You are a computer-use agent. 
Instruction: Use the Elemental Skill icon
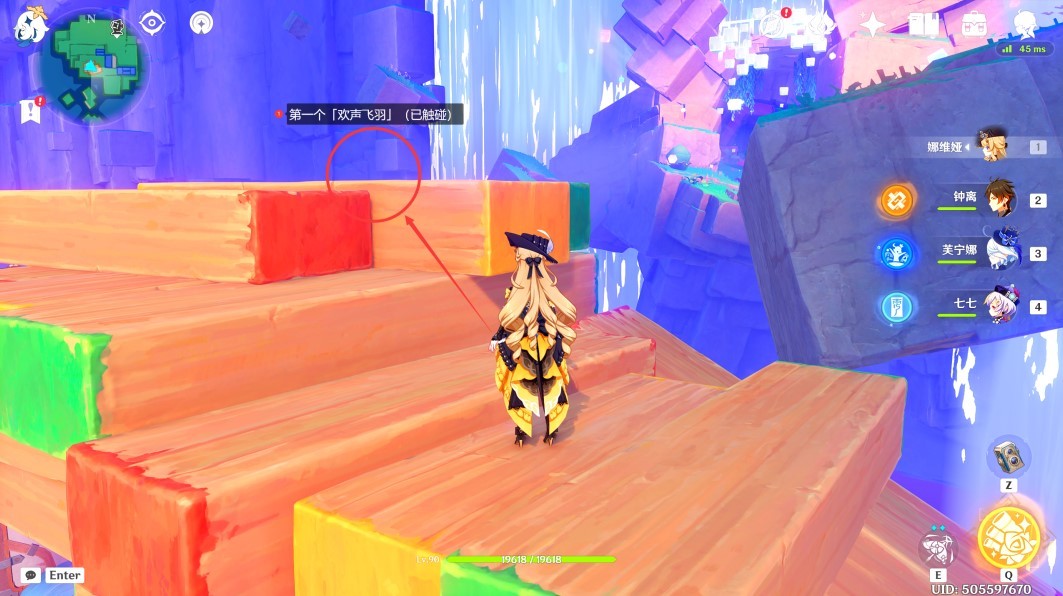937,548
